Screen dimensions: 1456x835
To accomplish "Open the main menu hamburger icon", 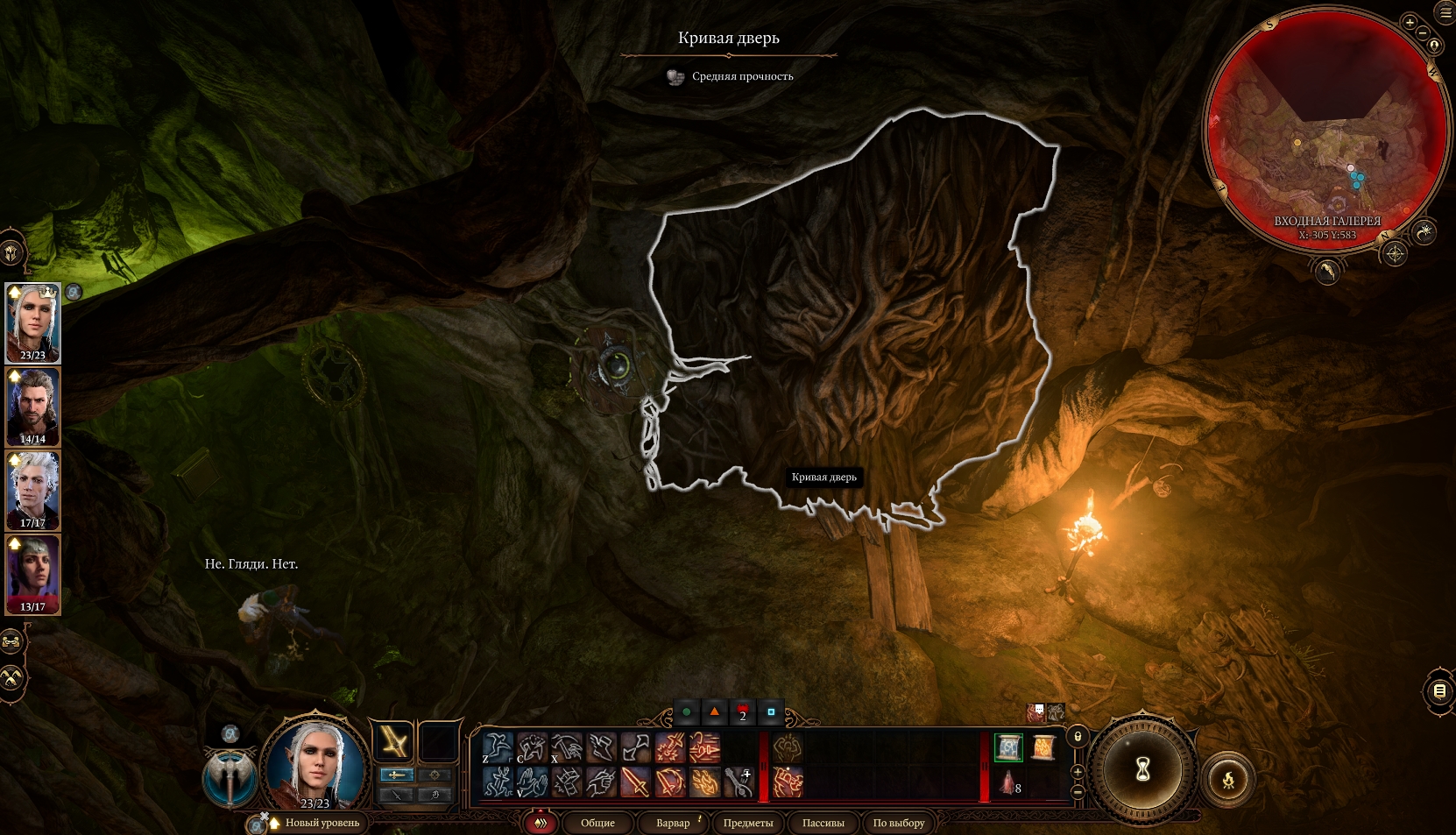I will [x=1445, y=11].
